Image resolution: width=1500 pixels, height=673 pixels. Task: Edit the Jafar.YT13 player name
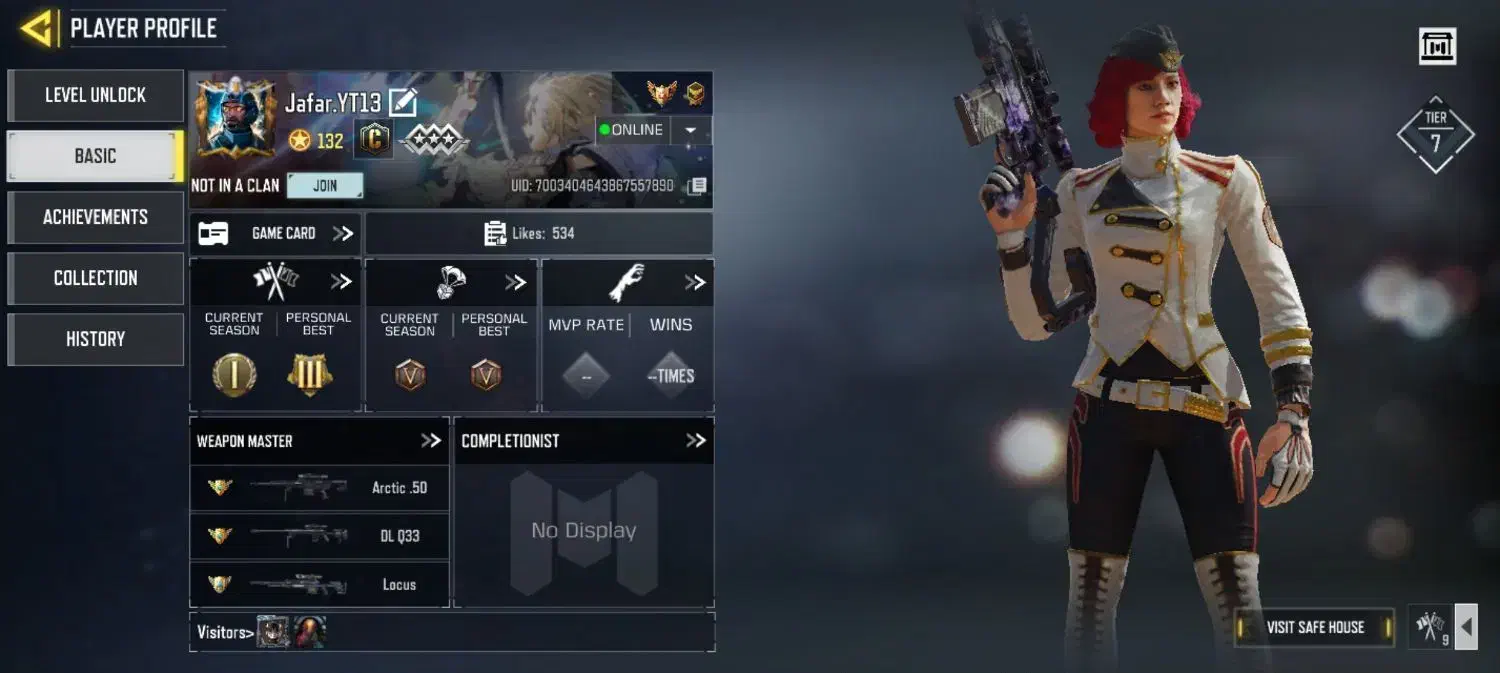pyautogui.click(x=402, y=102)
